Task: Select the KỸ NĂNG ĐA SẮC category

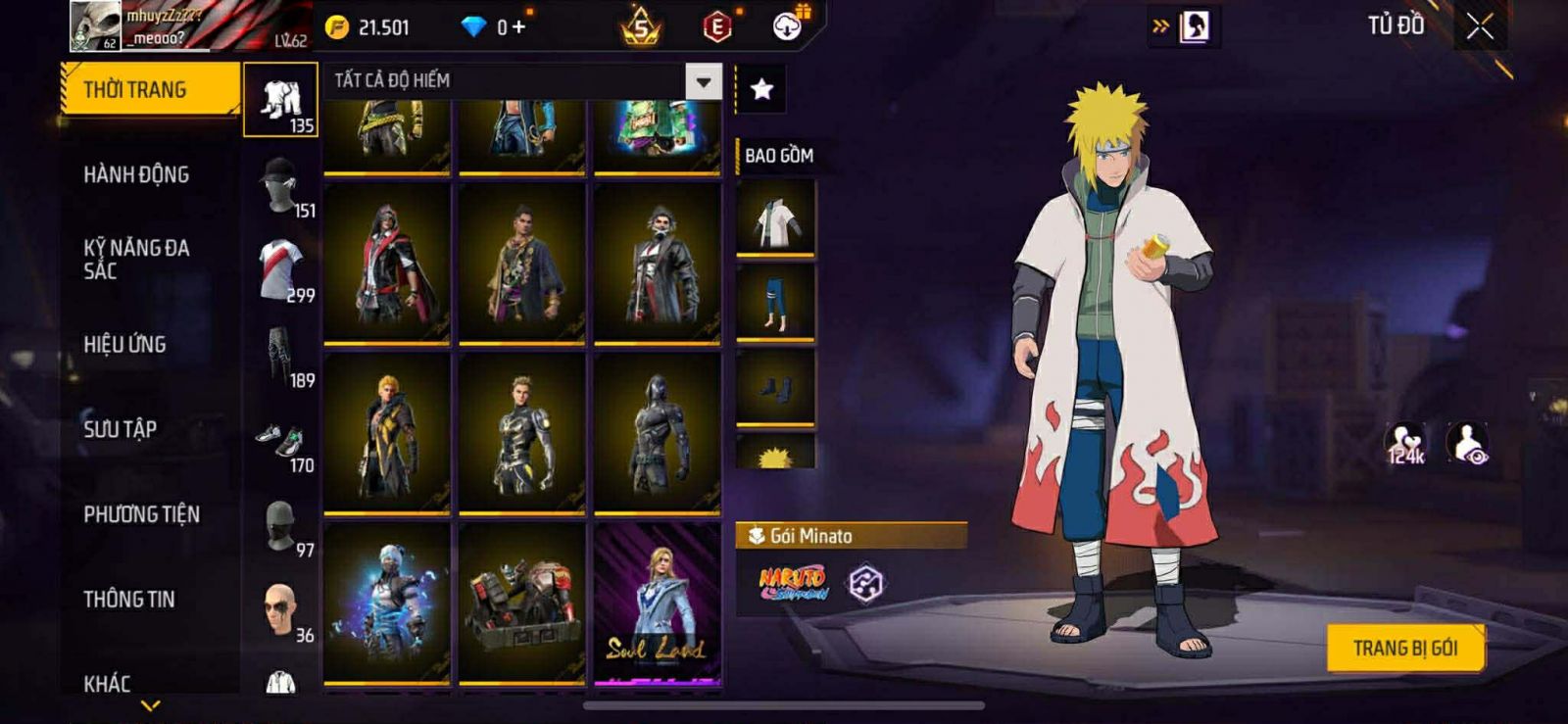Action: pyautogui.click(x=136, y=260)
